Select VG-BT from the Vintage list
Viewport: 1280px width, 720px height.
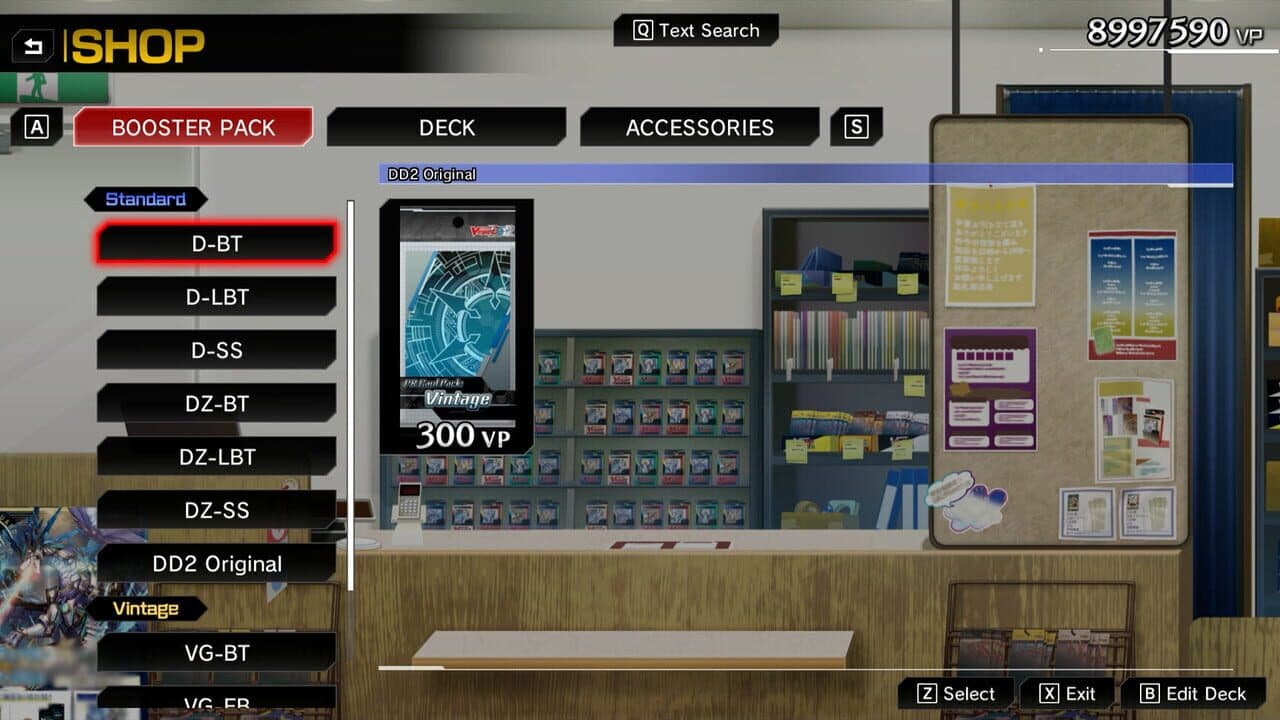click(x=216, y=653)
